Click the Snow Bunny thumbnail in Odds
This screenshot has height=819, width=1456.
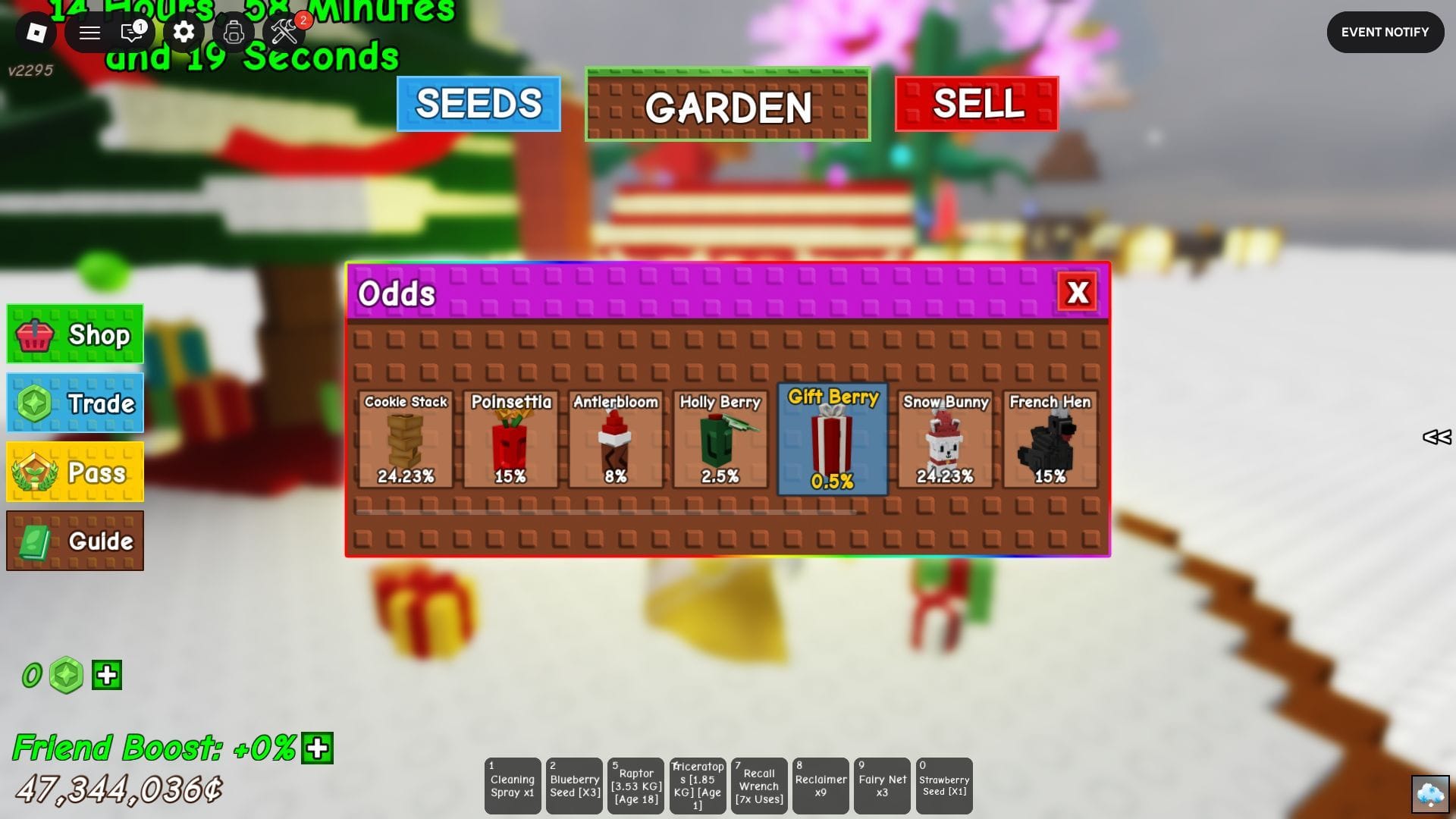tap(945, 440)
